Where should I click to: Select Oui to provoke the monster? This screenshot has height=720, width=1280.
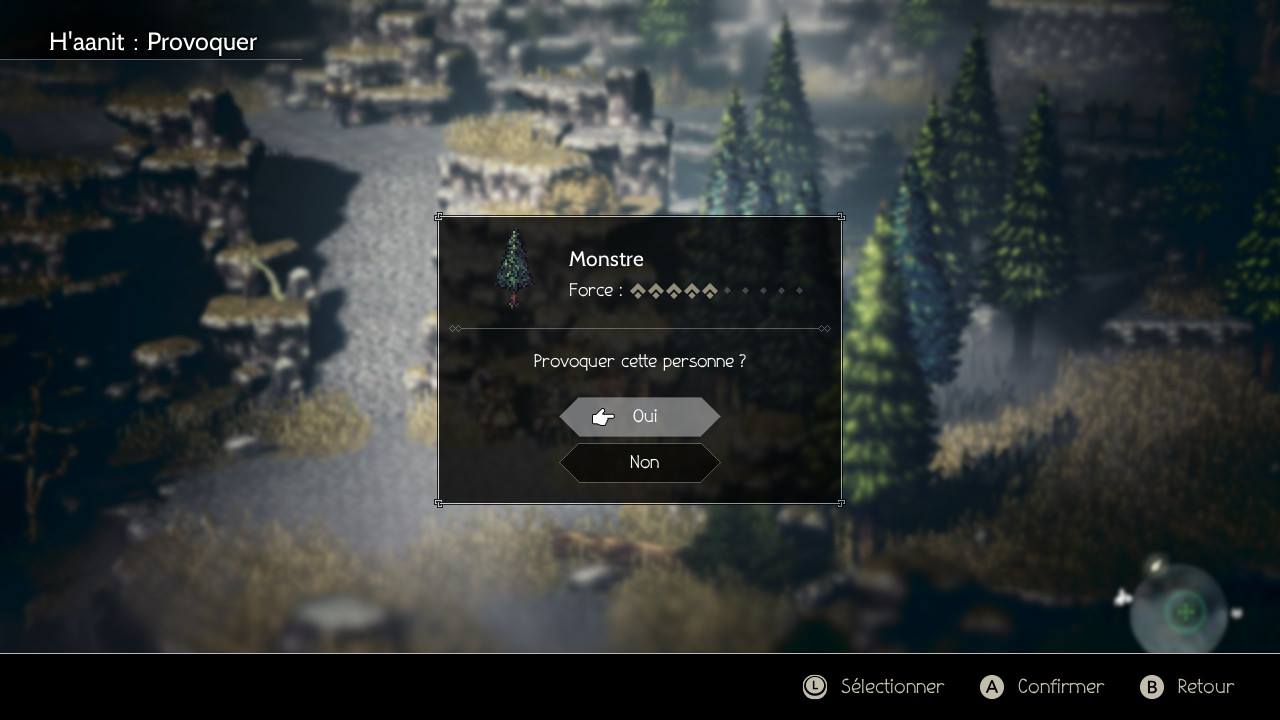click(x=640, y=416)
